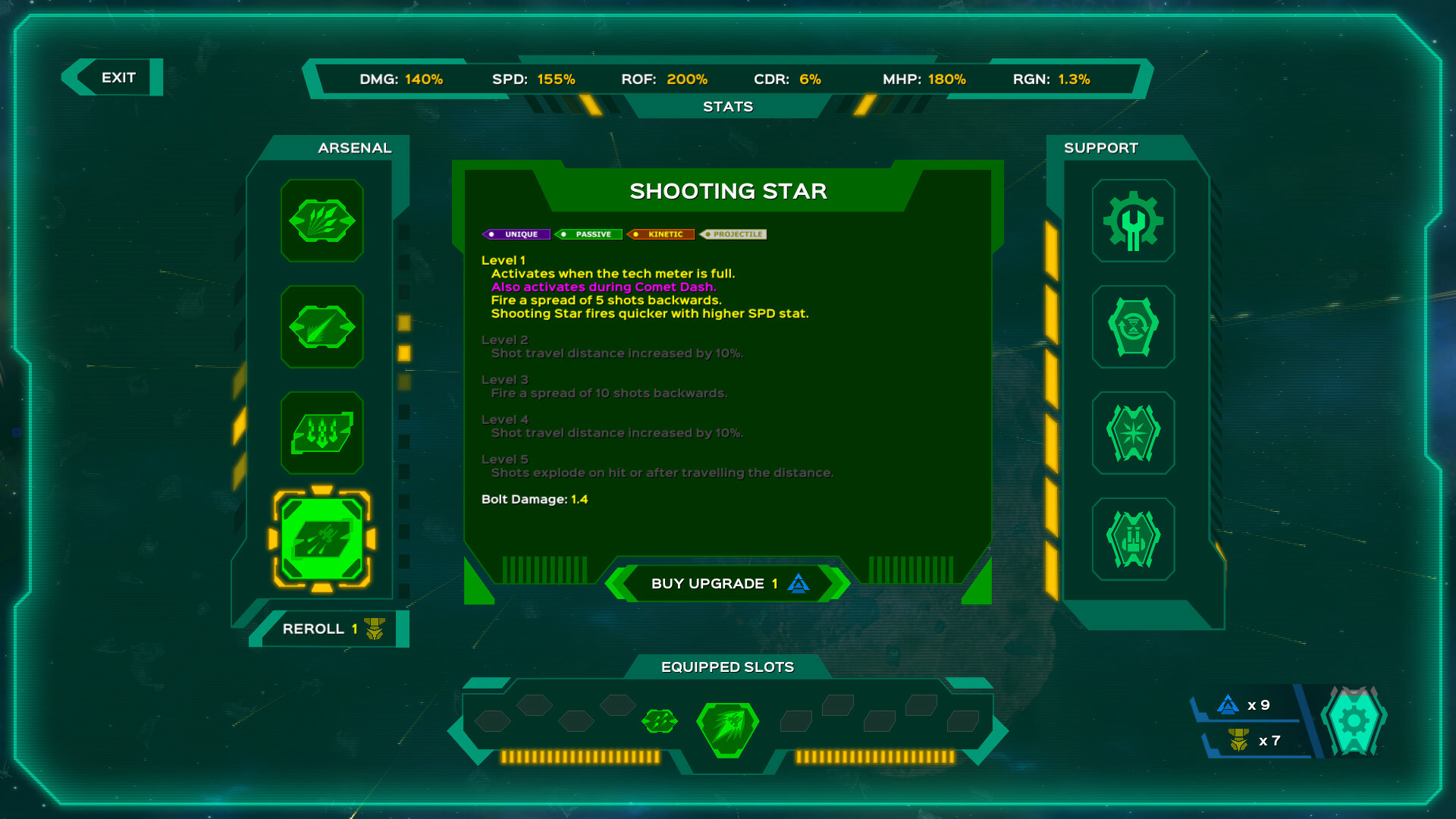Switch to the STATS tab
The height and width of the screenshot is (819, 1456).
coord(727,106)
